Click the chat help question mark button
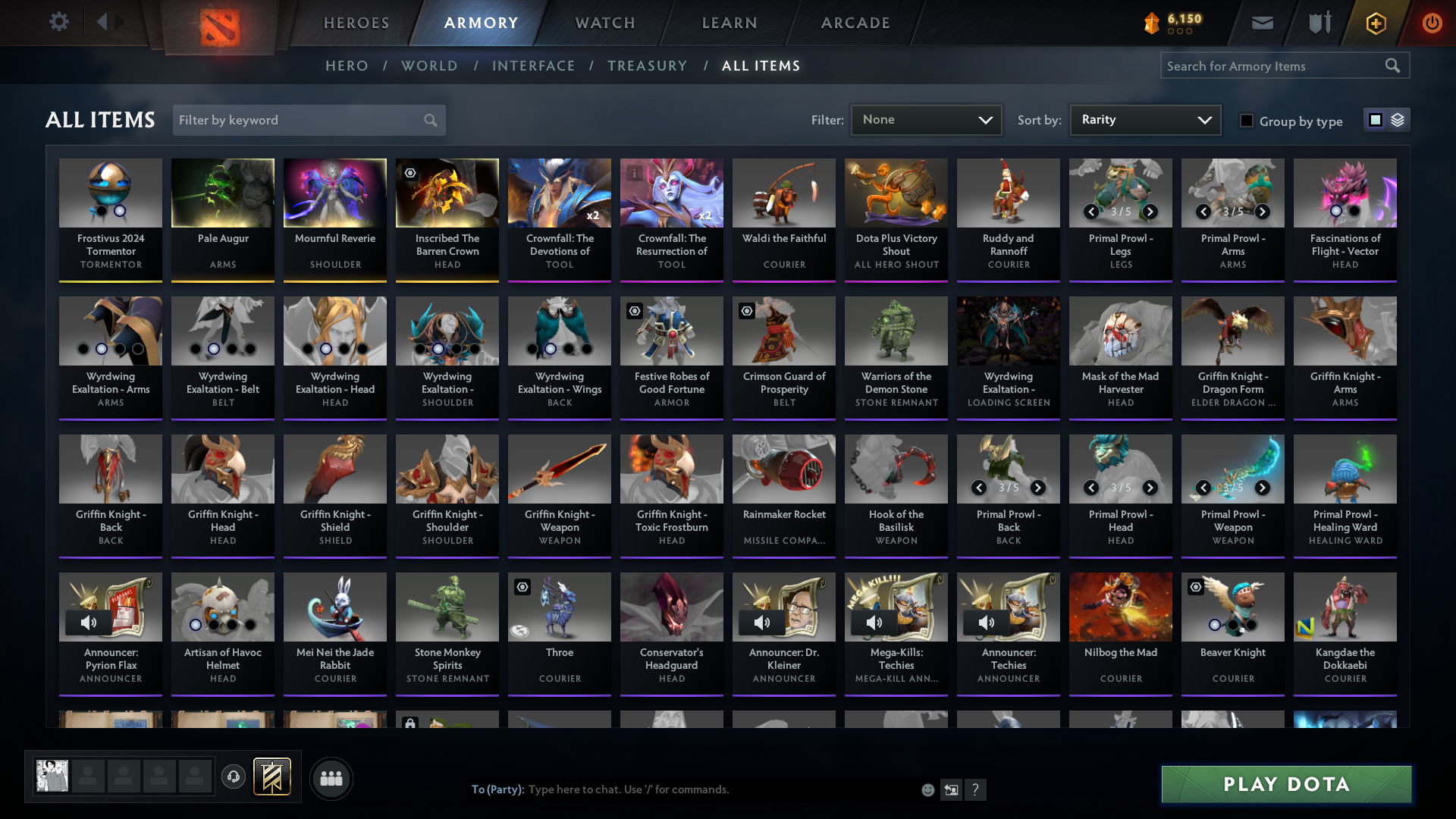Screen dimensions: 1456x819 [x=976, y=789]
